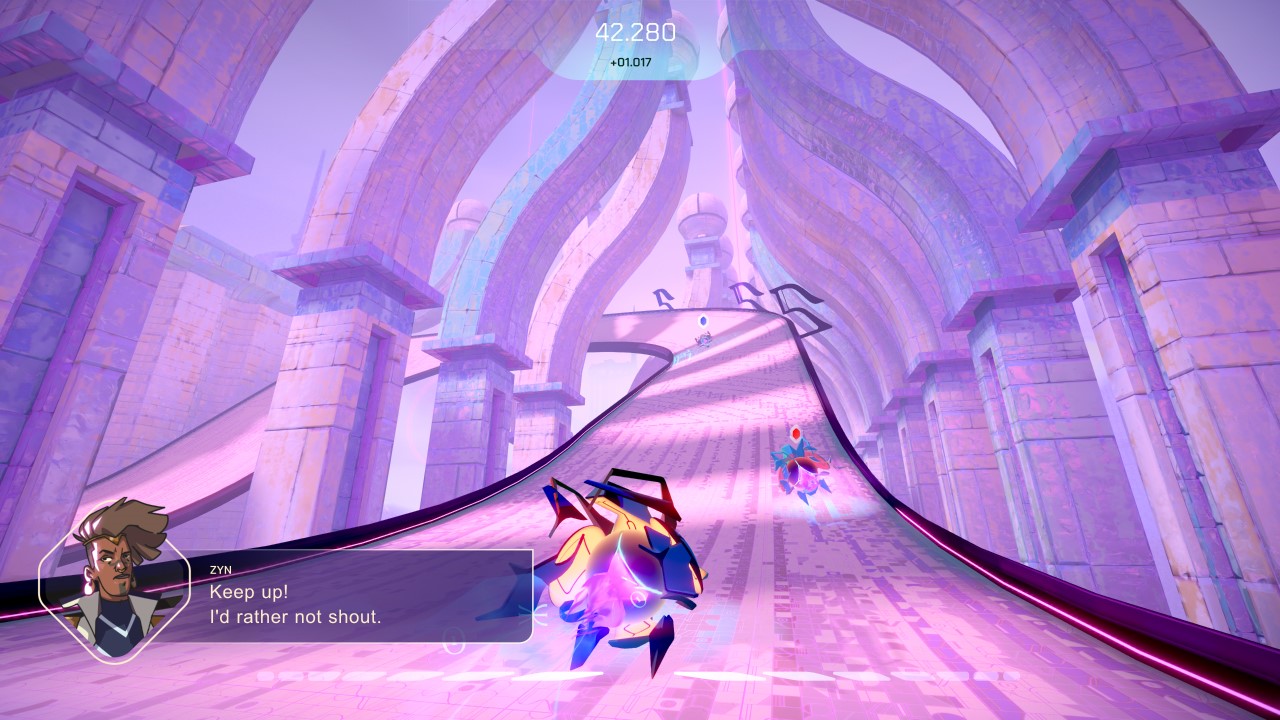Click the dashed progress strip at screen bottom
This screenshot has width=1280, height=720.
click(640, 673)
